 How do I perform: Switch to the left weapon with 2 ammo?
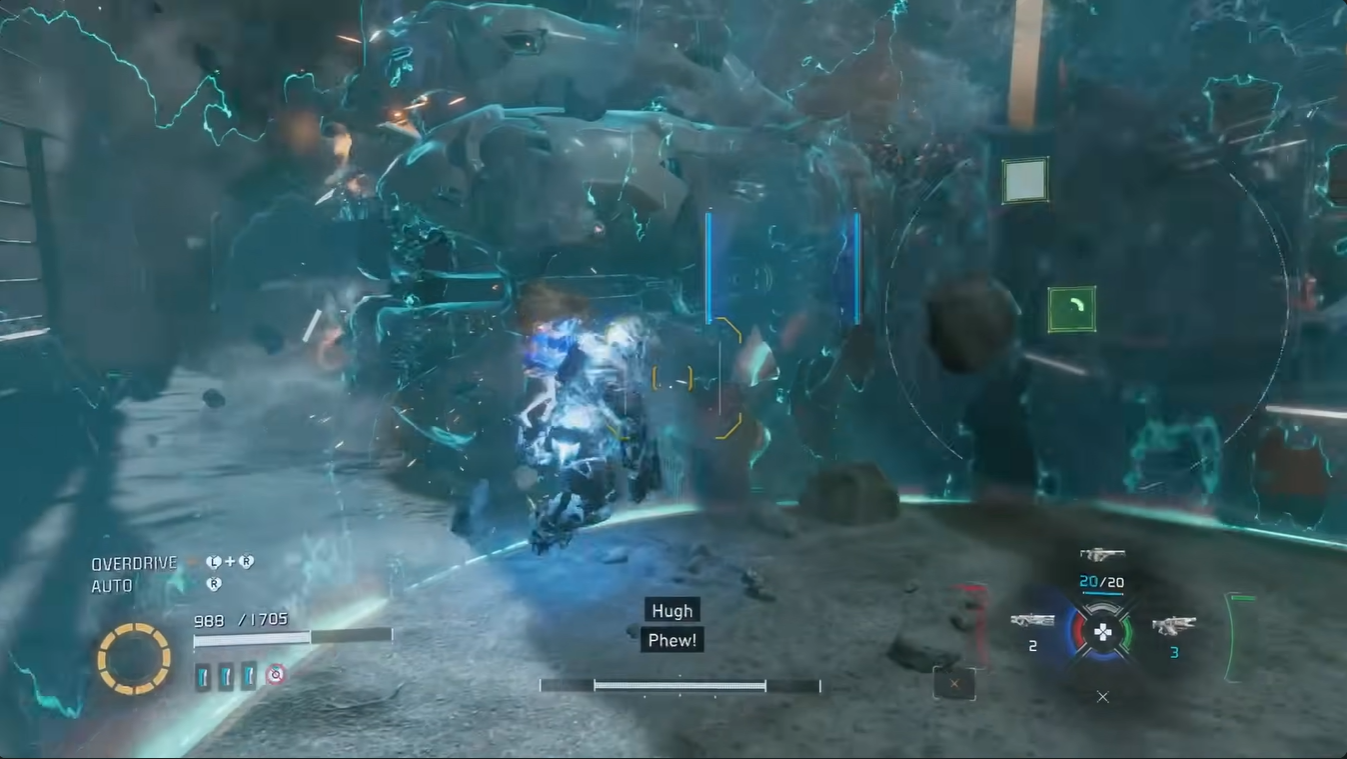pyautogui.click(x=1032, y=621)
